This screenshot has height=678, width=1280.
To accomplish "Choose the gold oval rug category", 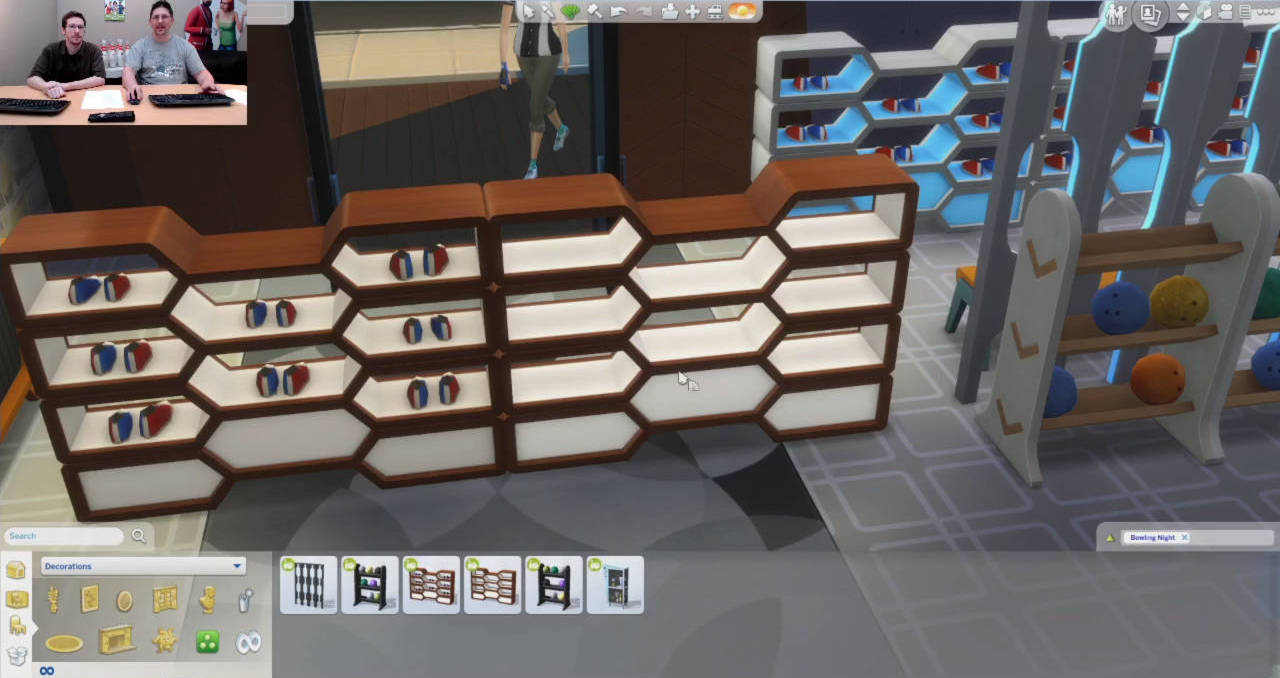I will (x=64, y=643).
